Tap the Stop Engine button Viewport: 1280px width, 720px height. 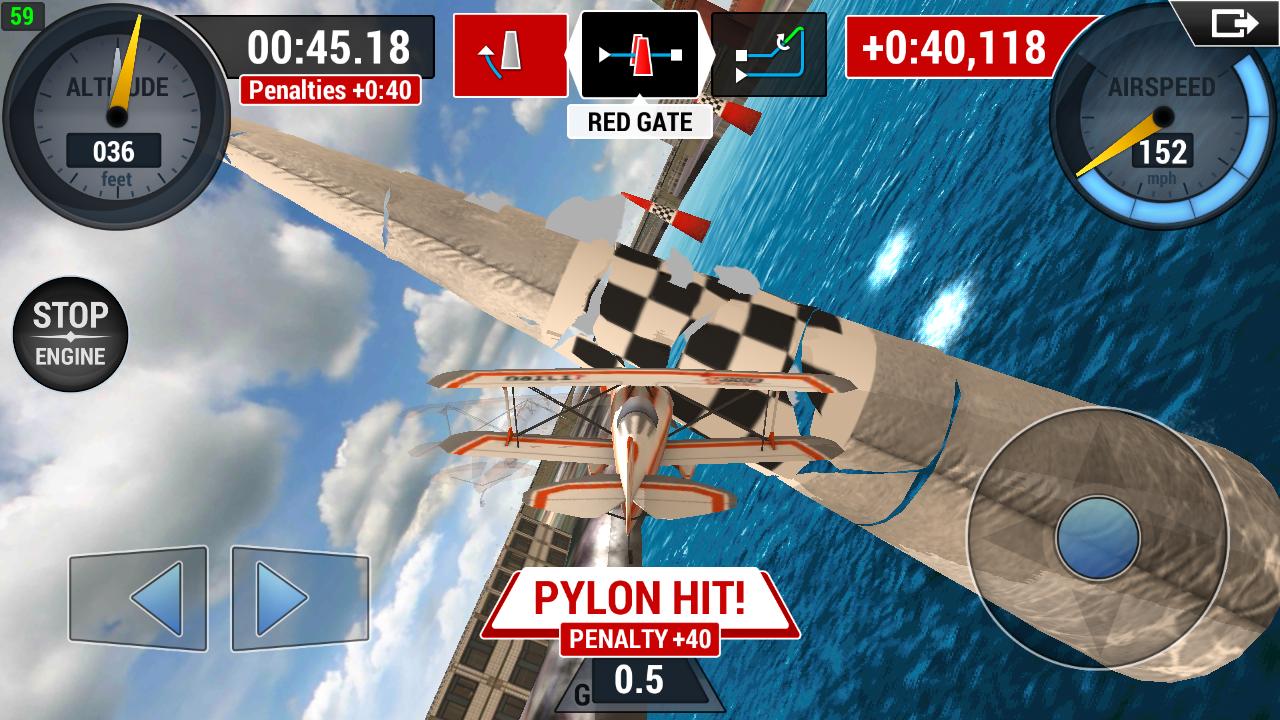70,334
